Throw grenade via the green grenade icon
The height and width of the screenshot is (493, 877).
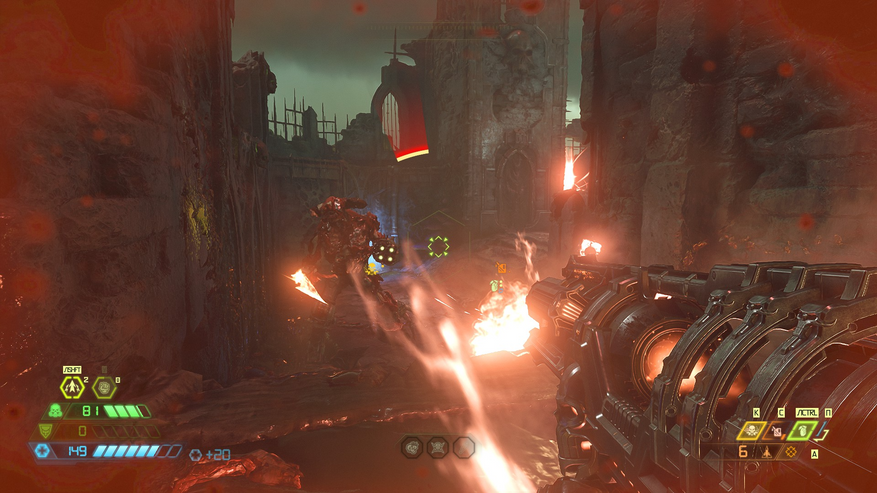click(x=803, y=431)
